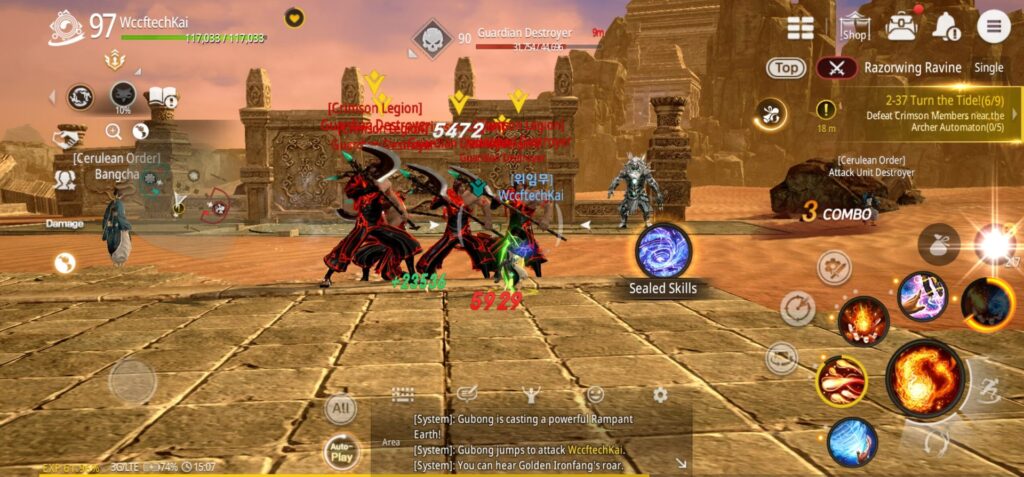Open the WccftechKai character portrait
Viewport: 1024px width, 477px height.
click(65, 28)
